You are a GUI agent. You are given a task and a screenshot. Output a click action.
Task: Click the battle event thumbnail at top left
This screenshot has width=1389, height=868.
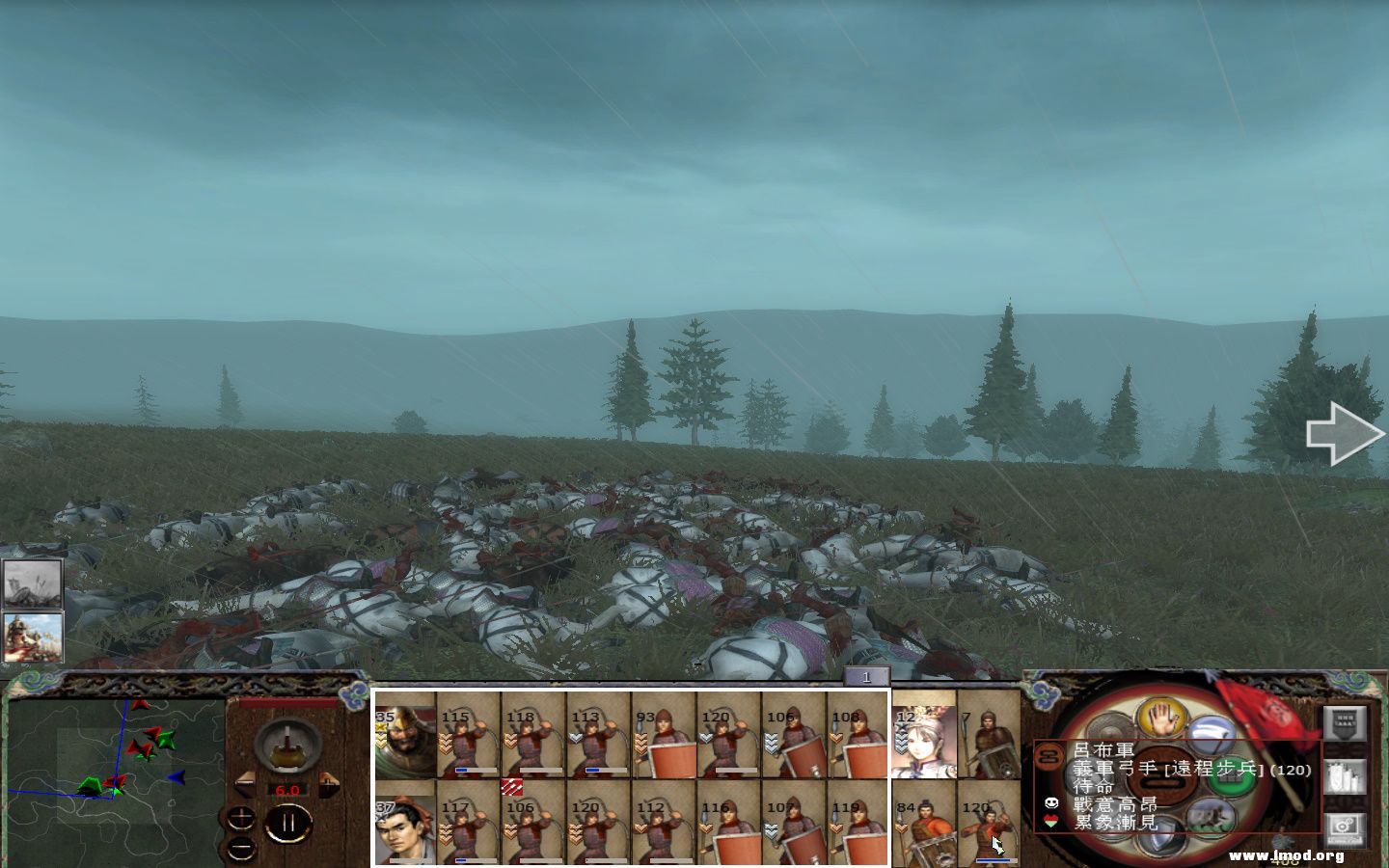click(x=33, y=583)
